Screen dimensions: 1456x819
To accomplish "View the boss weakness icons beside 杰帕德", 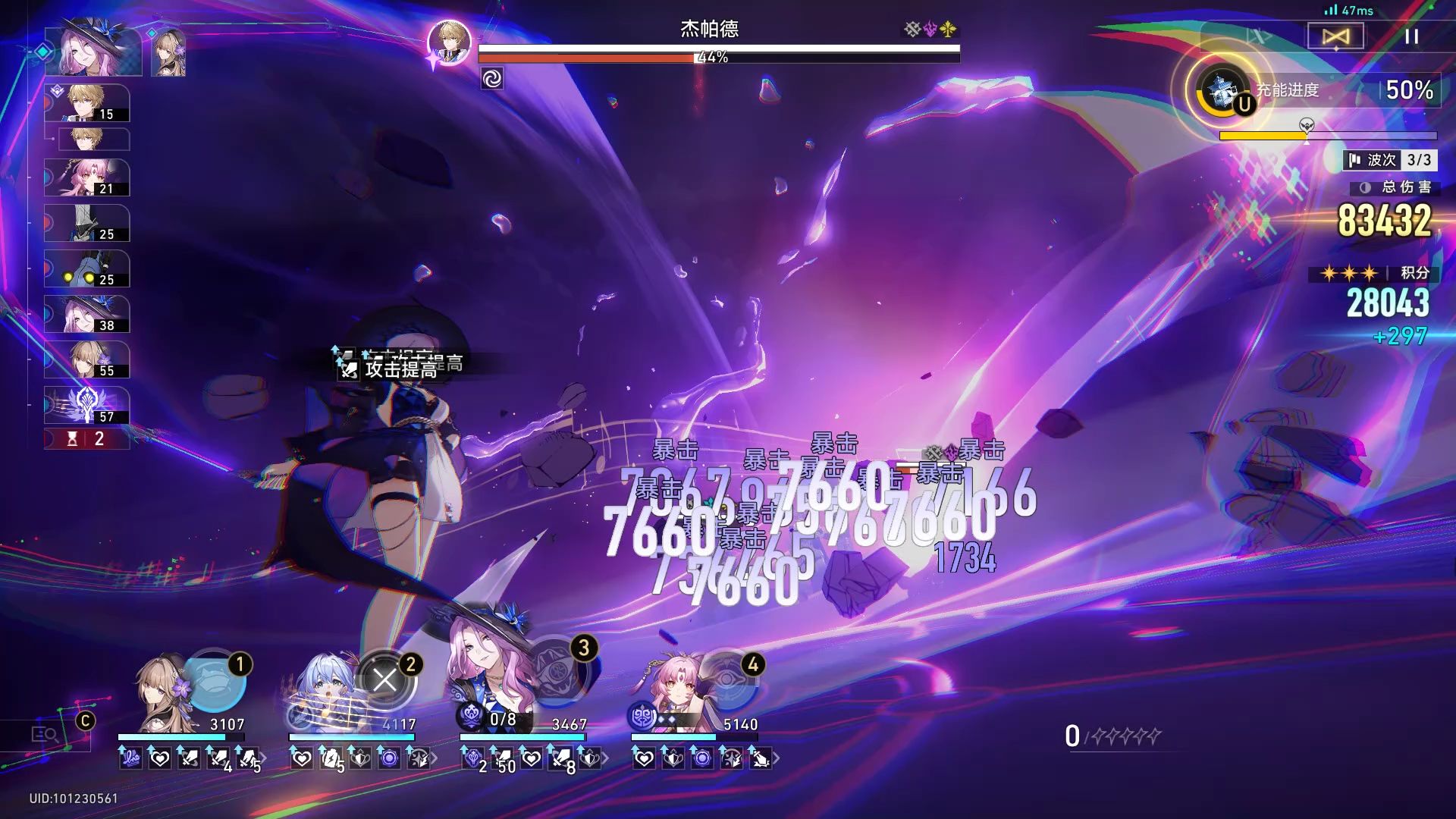I will point(930,30).
